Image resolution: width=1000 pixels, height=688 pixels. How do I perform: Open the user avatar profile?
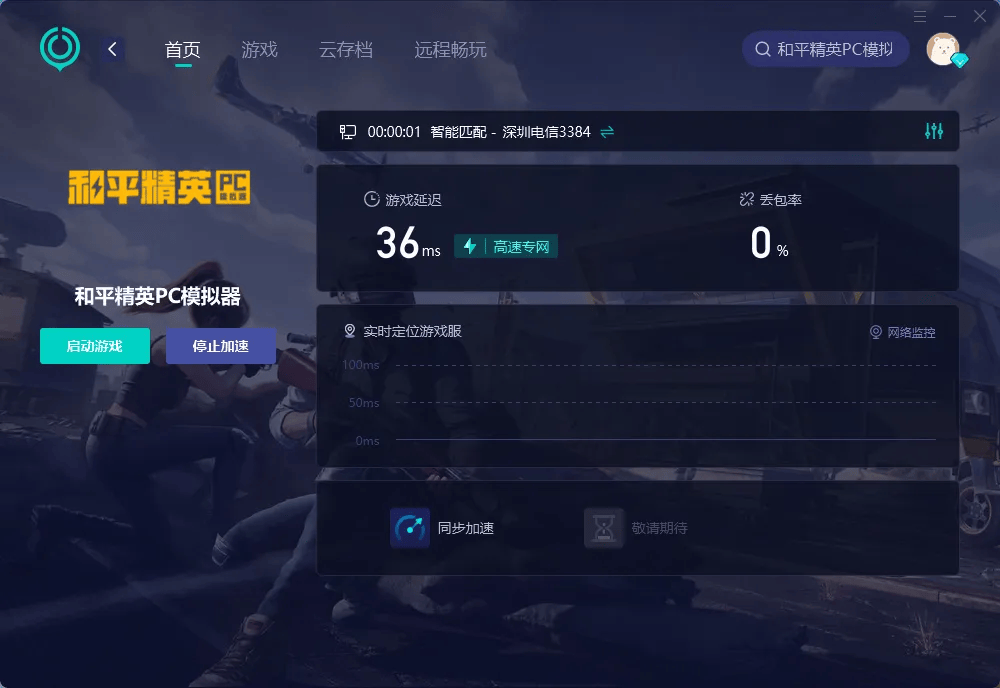coord(943,49)
